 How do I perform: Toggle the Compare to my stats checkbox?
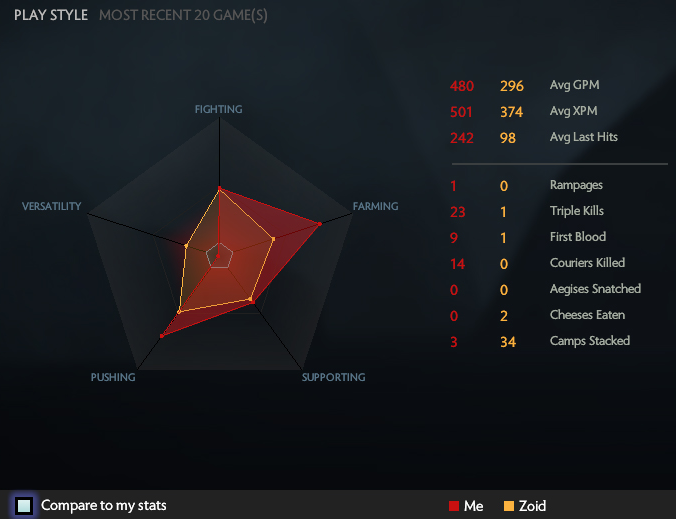[x=24, y=505]
